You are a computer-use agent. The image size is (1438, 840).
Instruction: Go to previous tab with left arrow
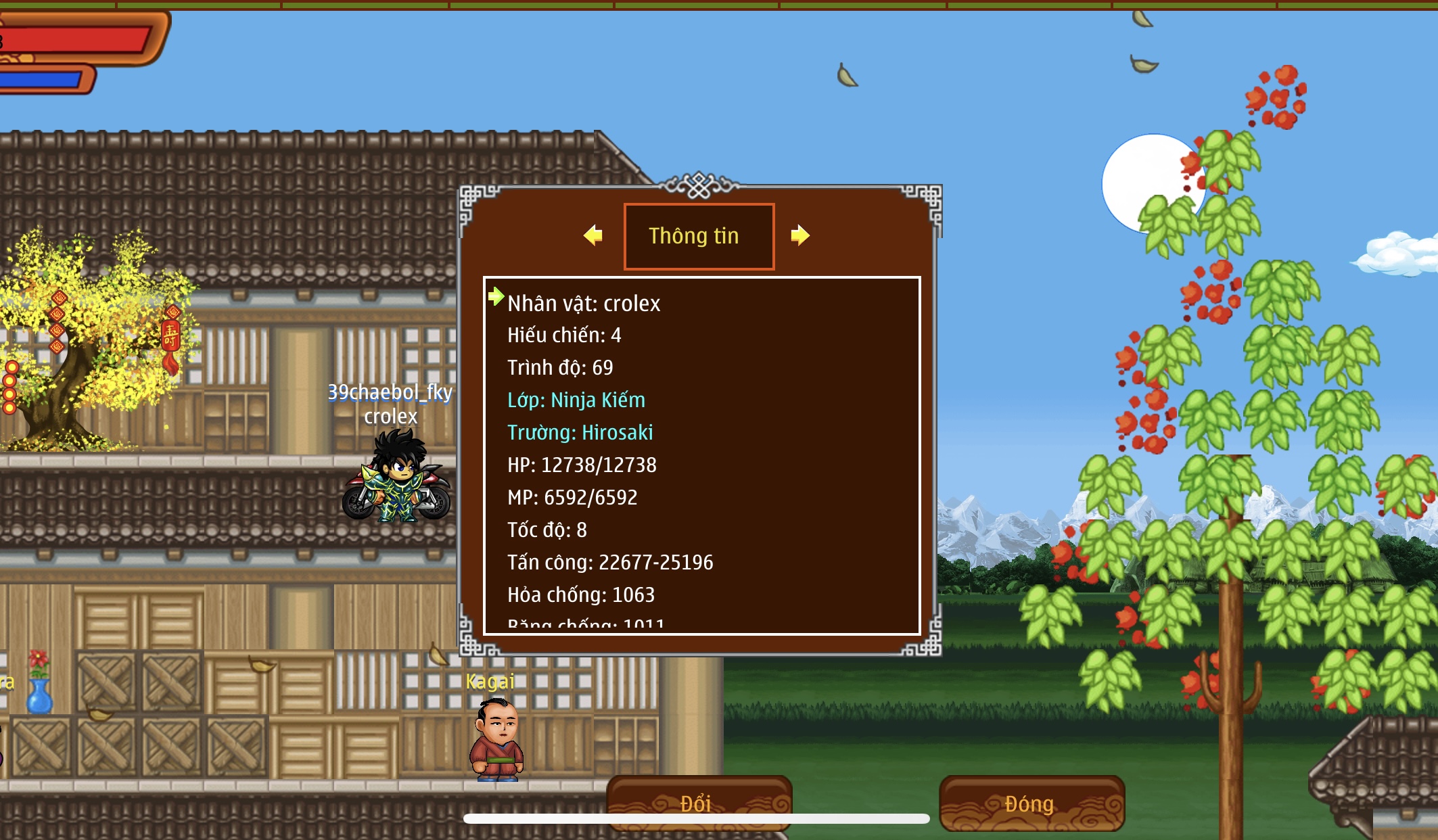(593, 235)
